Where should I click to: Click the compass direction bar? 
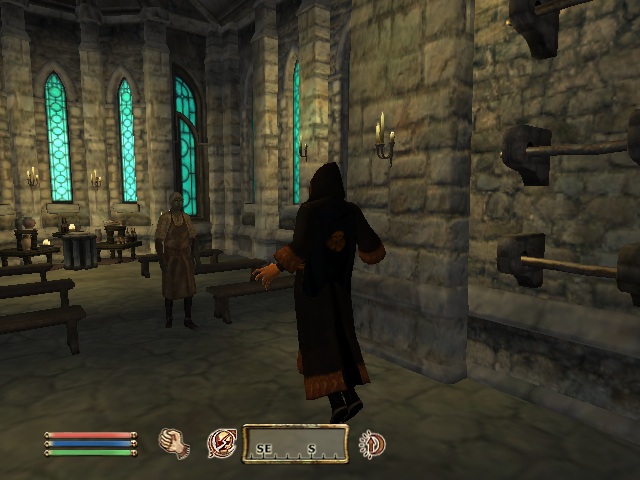coord(296,443)
